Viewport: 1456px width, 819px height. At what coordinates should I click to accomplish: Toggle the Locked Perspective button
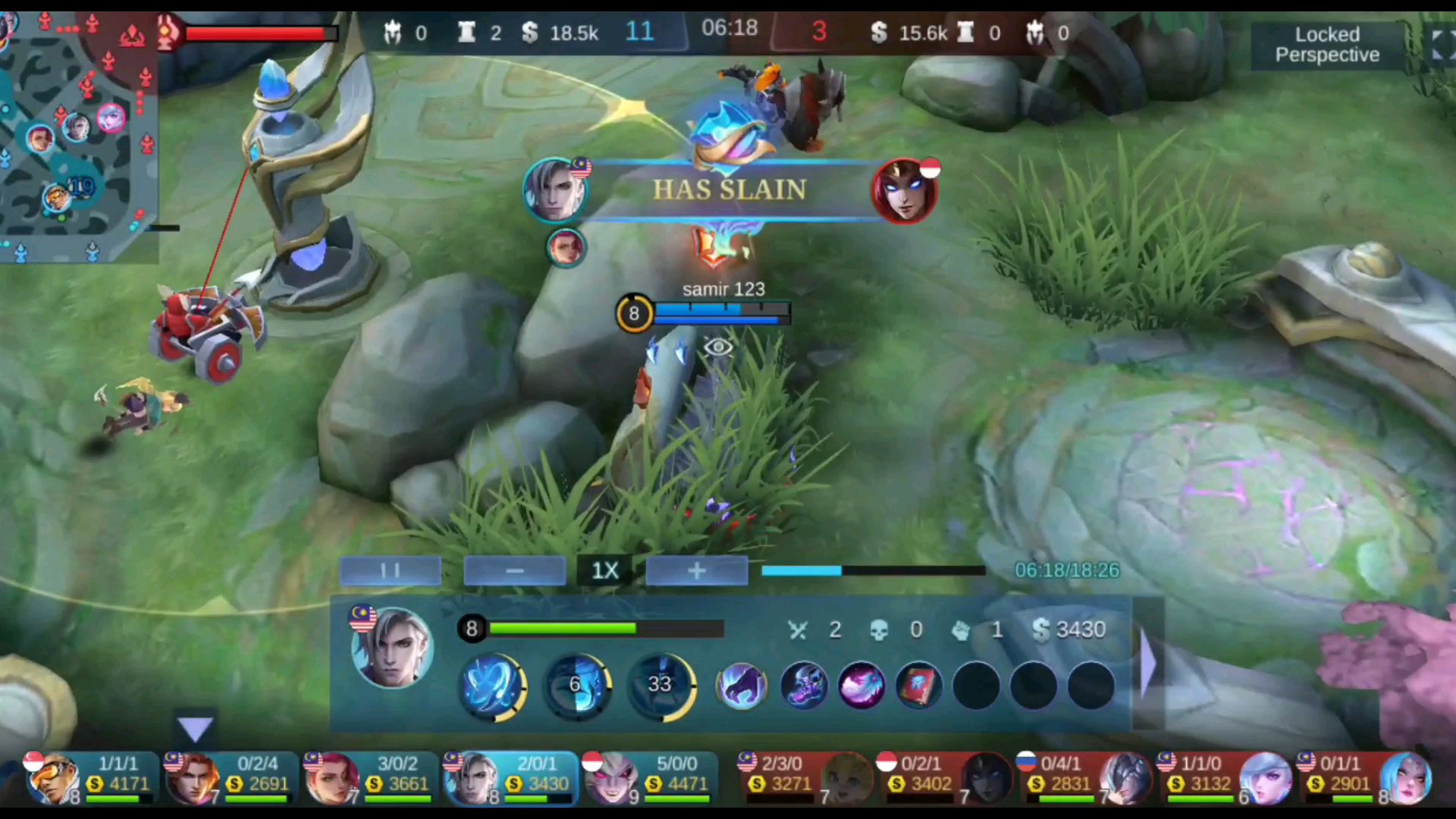tap(1326, 45)
